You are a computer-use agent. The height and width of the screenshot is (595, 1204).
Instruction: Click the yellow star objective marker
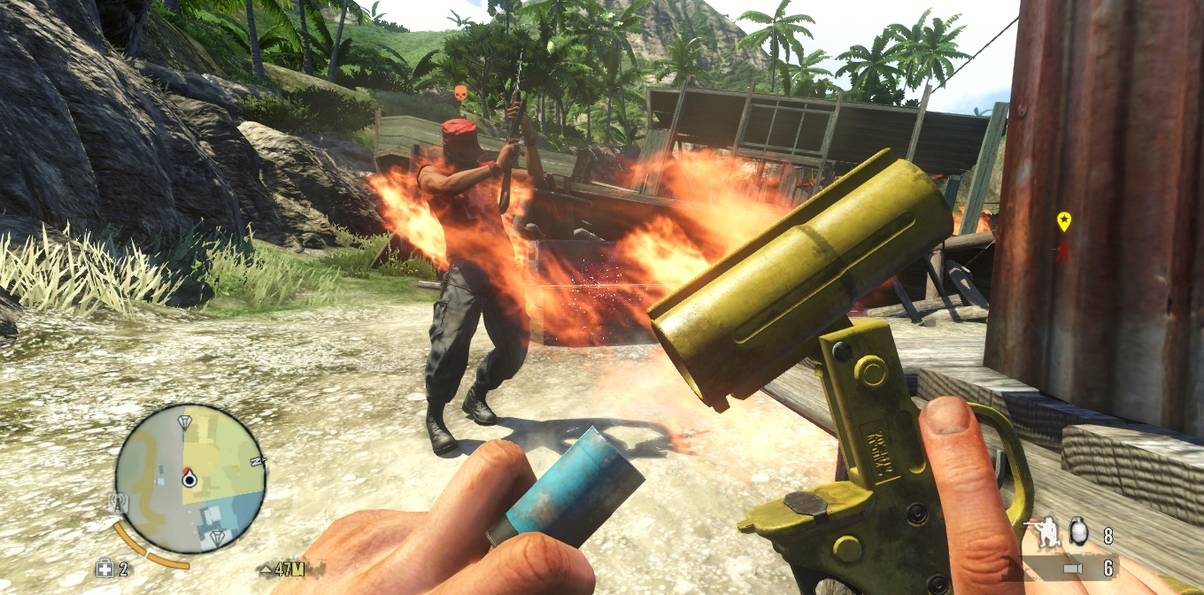1064,219
